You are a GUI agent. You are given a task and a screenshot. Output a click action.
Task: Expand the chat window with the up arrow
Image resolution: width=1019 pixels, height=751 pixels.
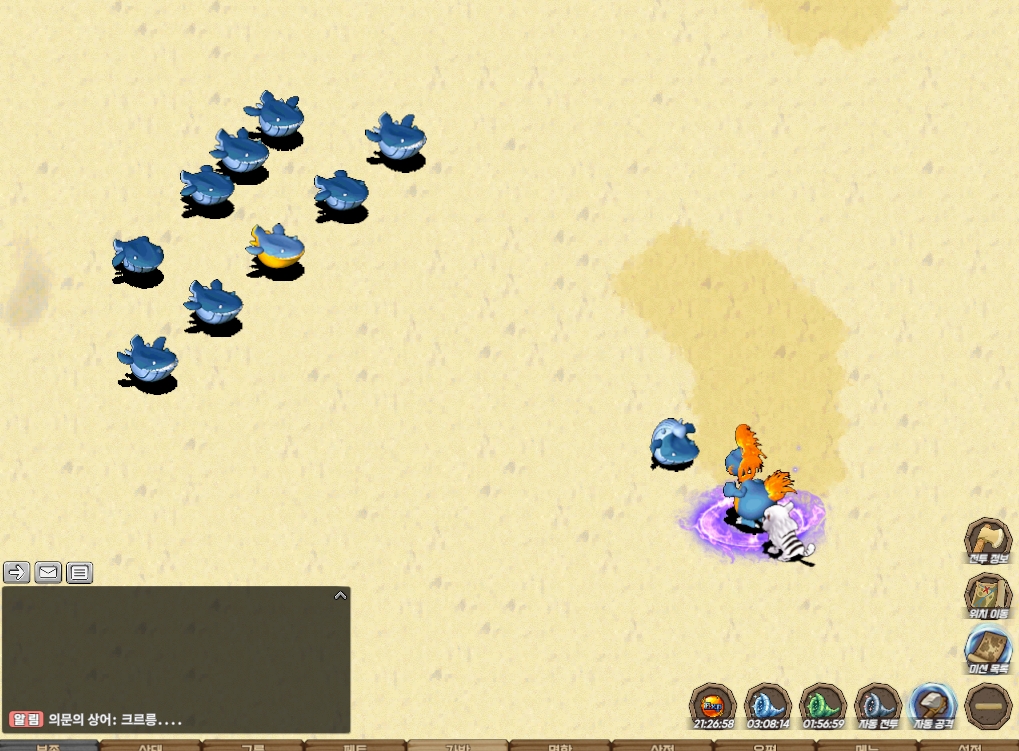[340, 595]
